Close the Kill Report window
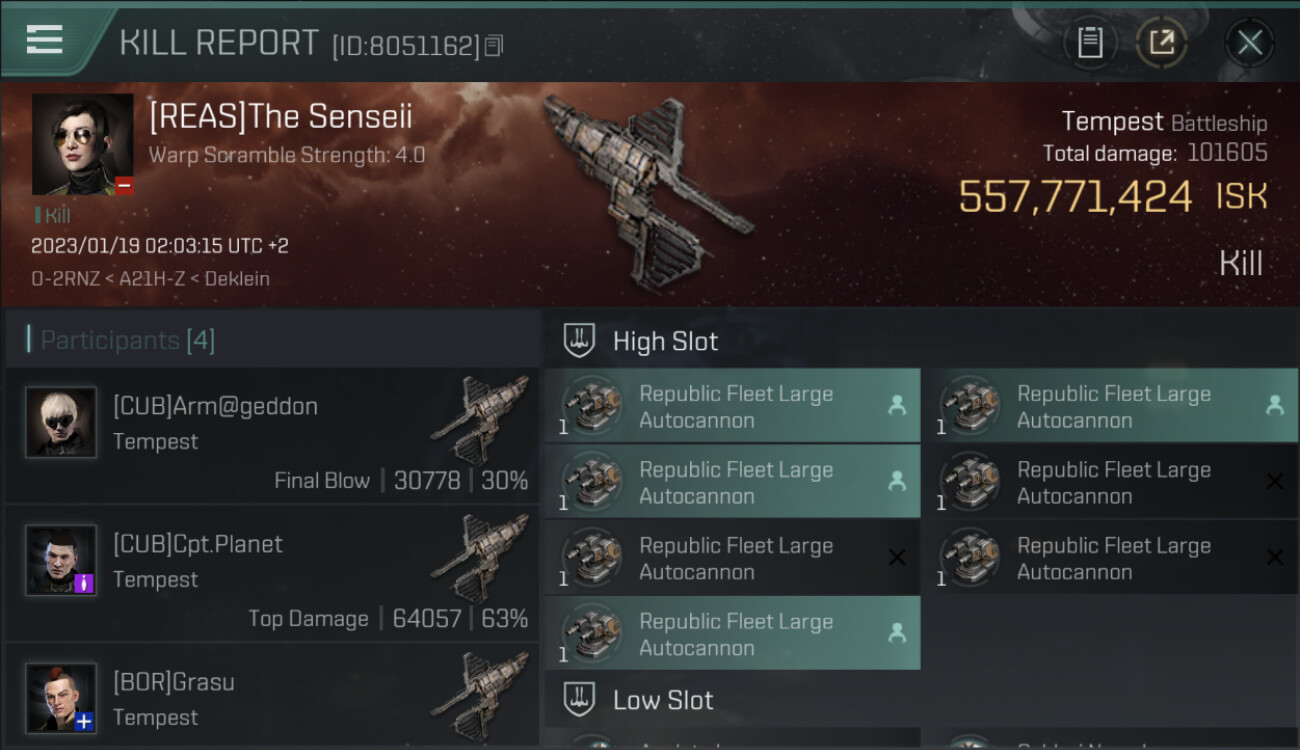 pyautogui.click(x=1249, y=43)
